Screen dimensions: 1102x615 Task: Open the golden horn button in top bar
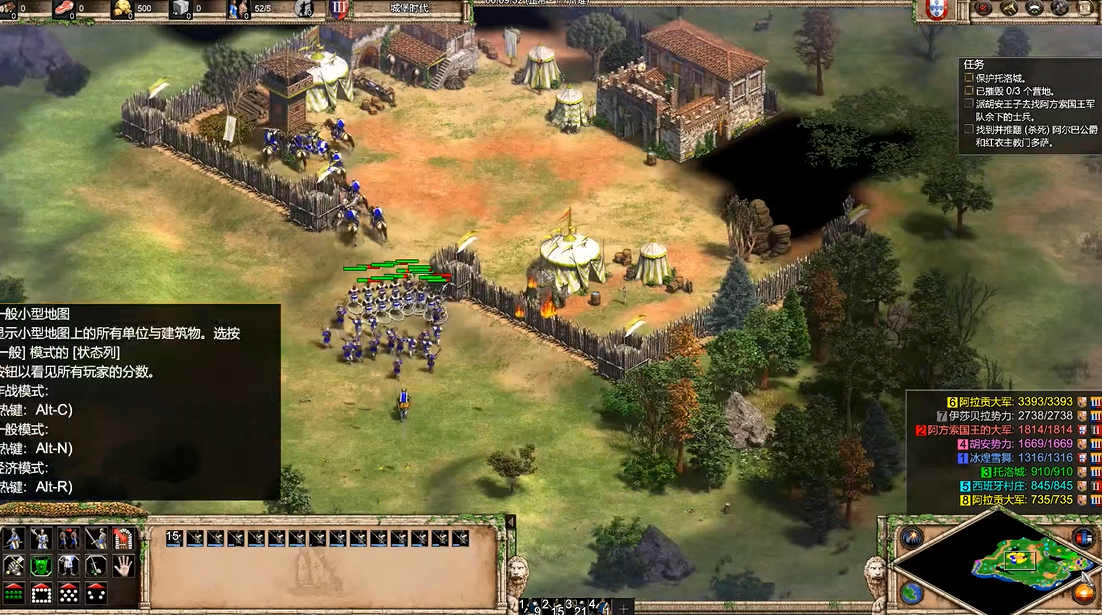coord(1010,9)
